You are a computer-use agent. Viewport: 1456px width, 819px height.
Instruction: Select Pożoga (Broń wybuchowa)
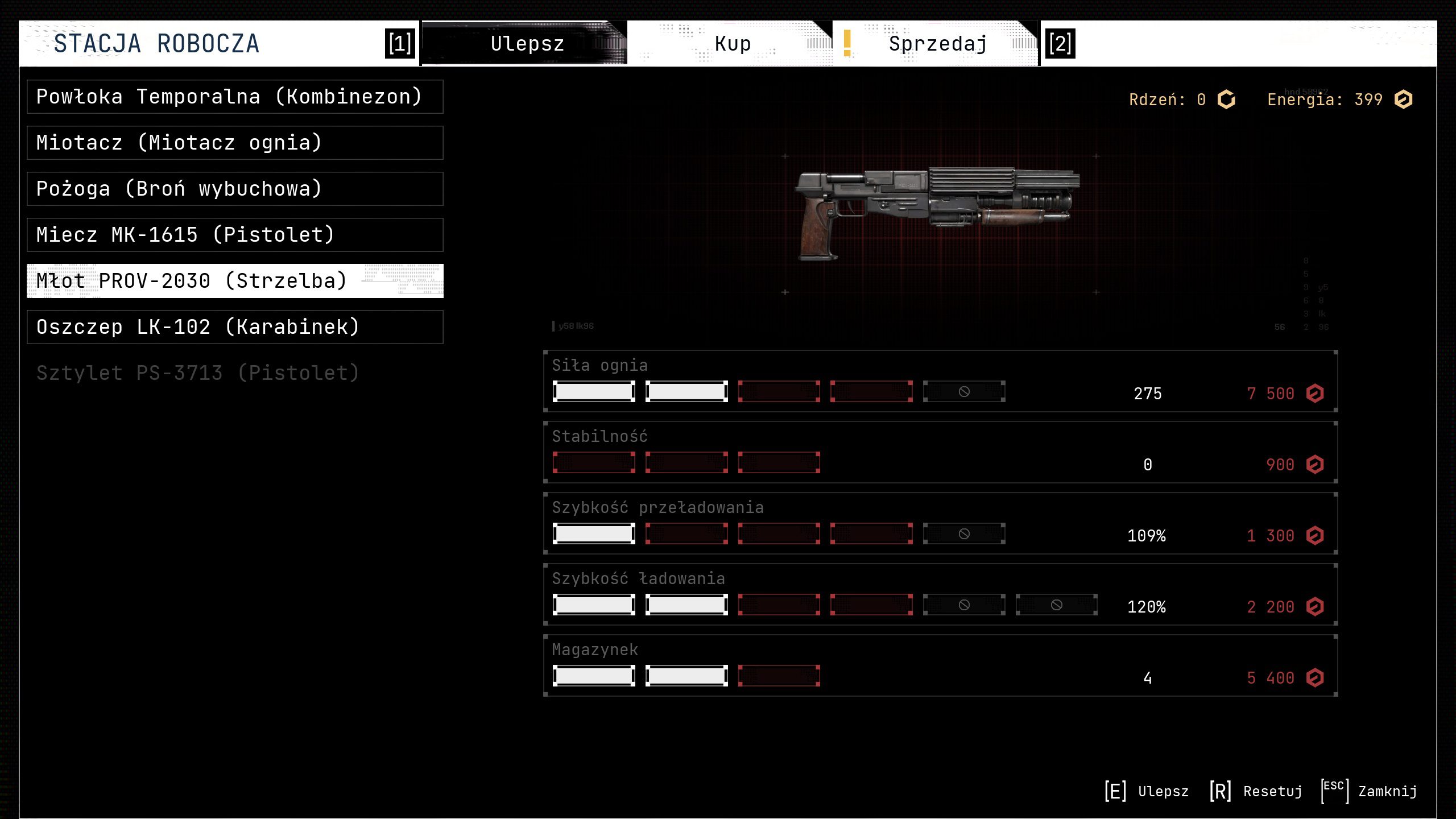[x=234, y=189]
